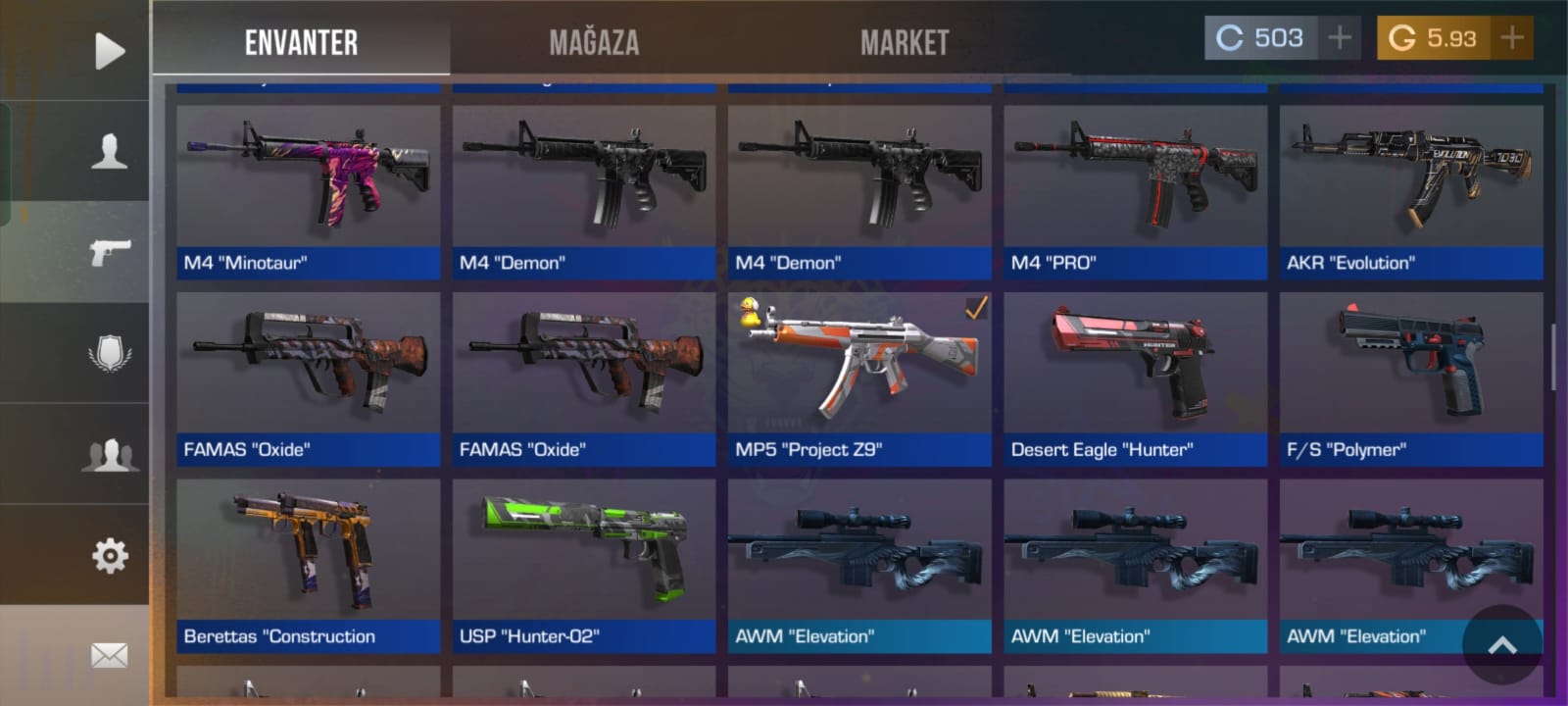
Task: Add more gold G currency
Action: pyautogui.click(x=1511, y=38)
